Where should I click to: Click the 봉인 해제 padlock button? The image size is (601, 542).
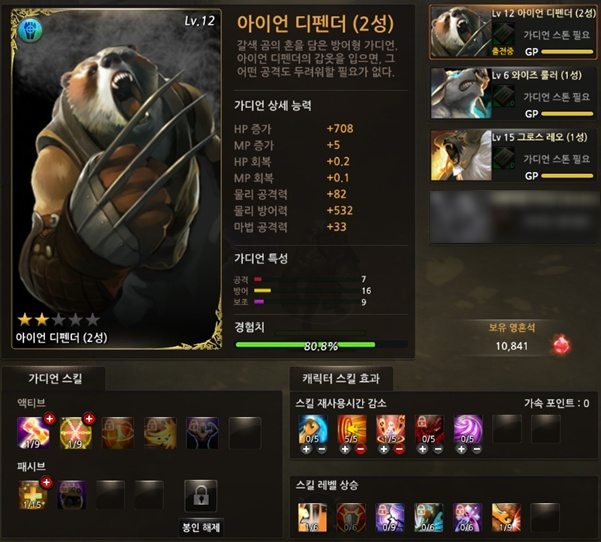[201, 497]
